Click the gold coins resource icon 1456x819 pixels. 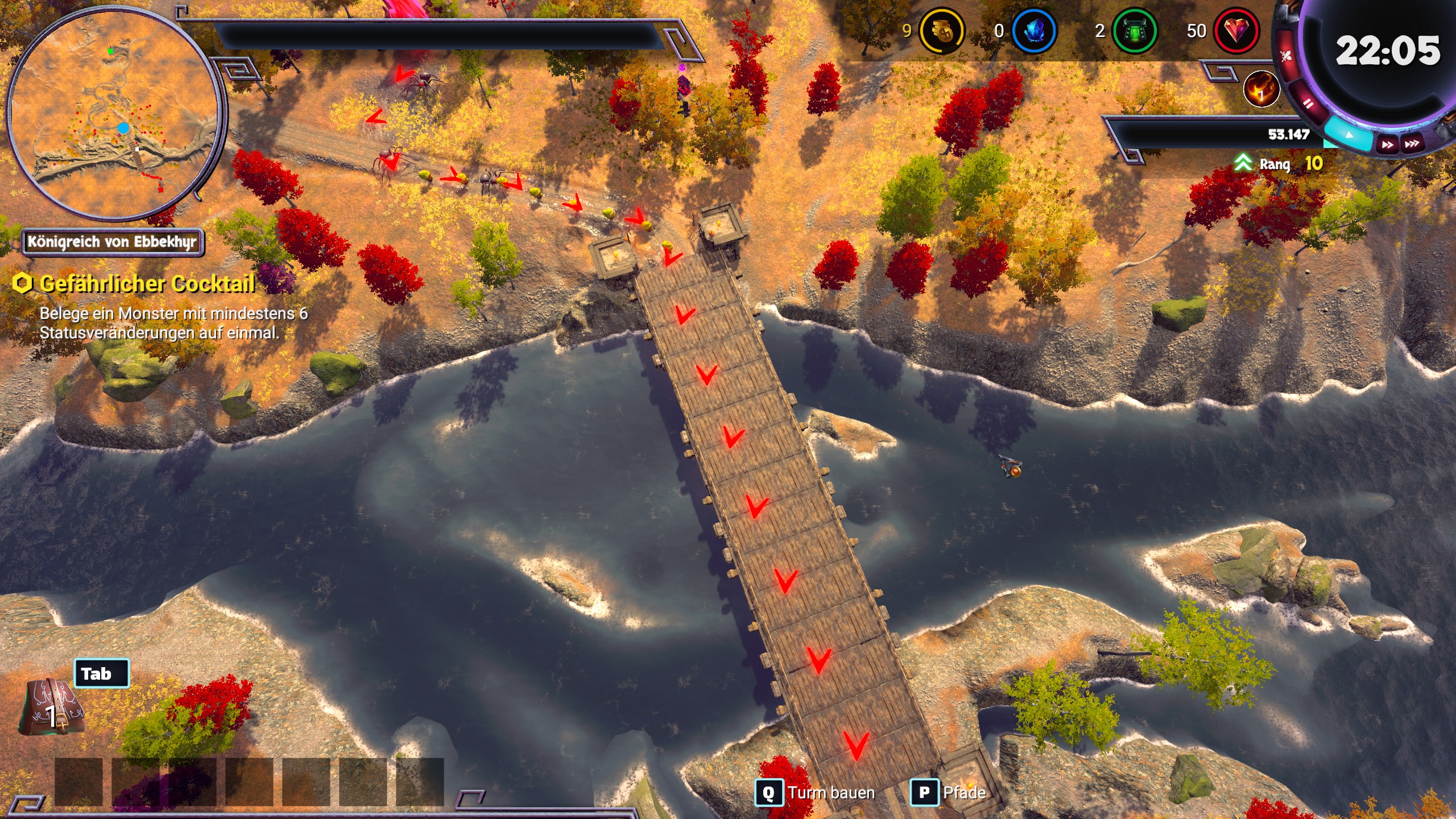(x=941, y=31)
